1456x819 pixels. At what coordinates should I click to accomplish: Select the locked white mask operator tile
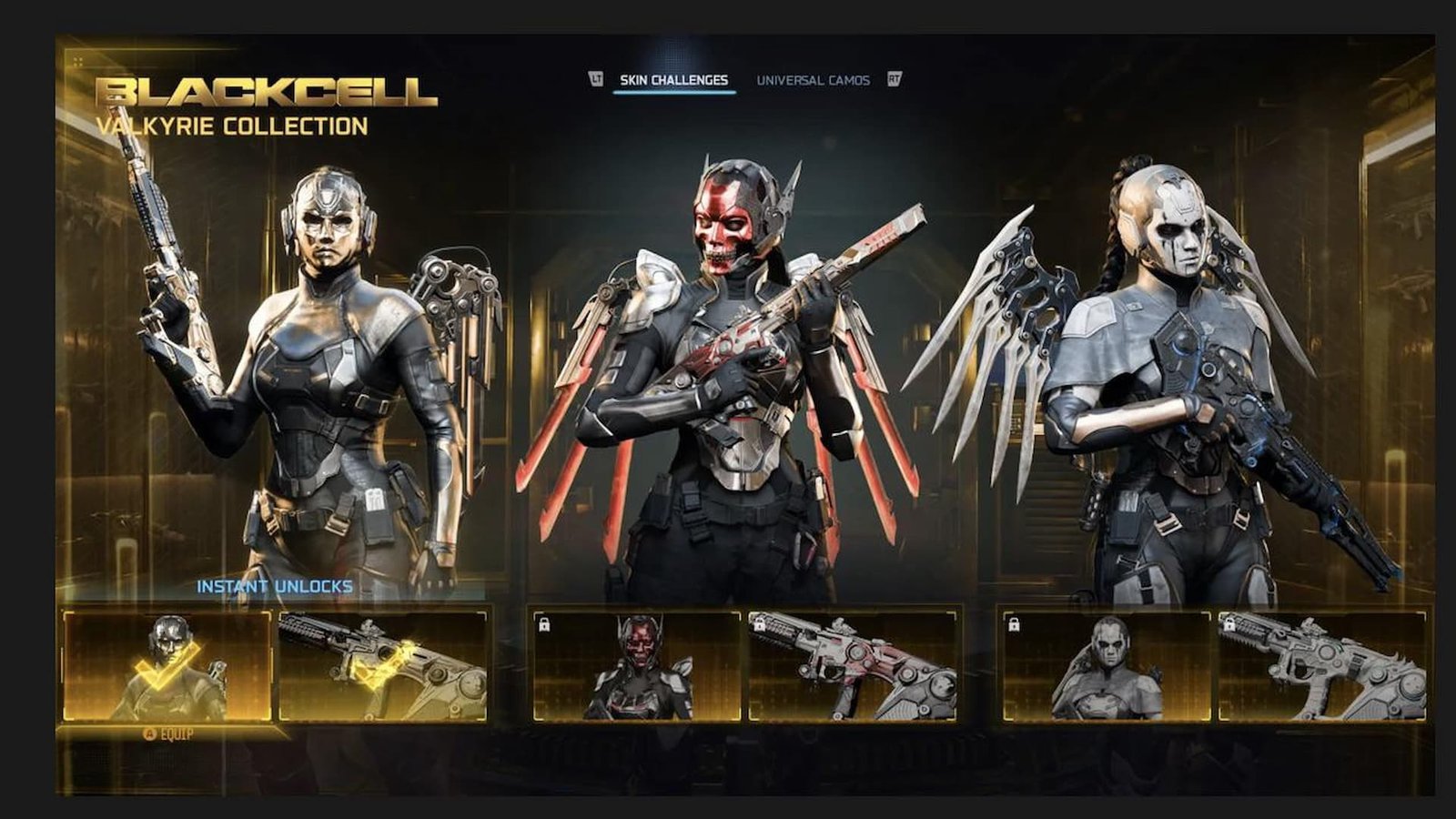[x=1107, y=666]
